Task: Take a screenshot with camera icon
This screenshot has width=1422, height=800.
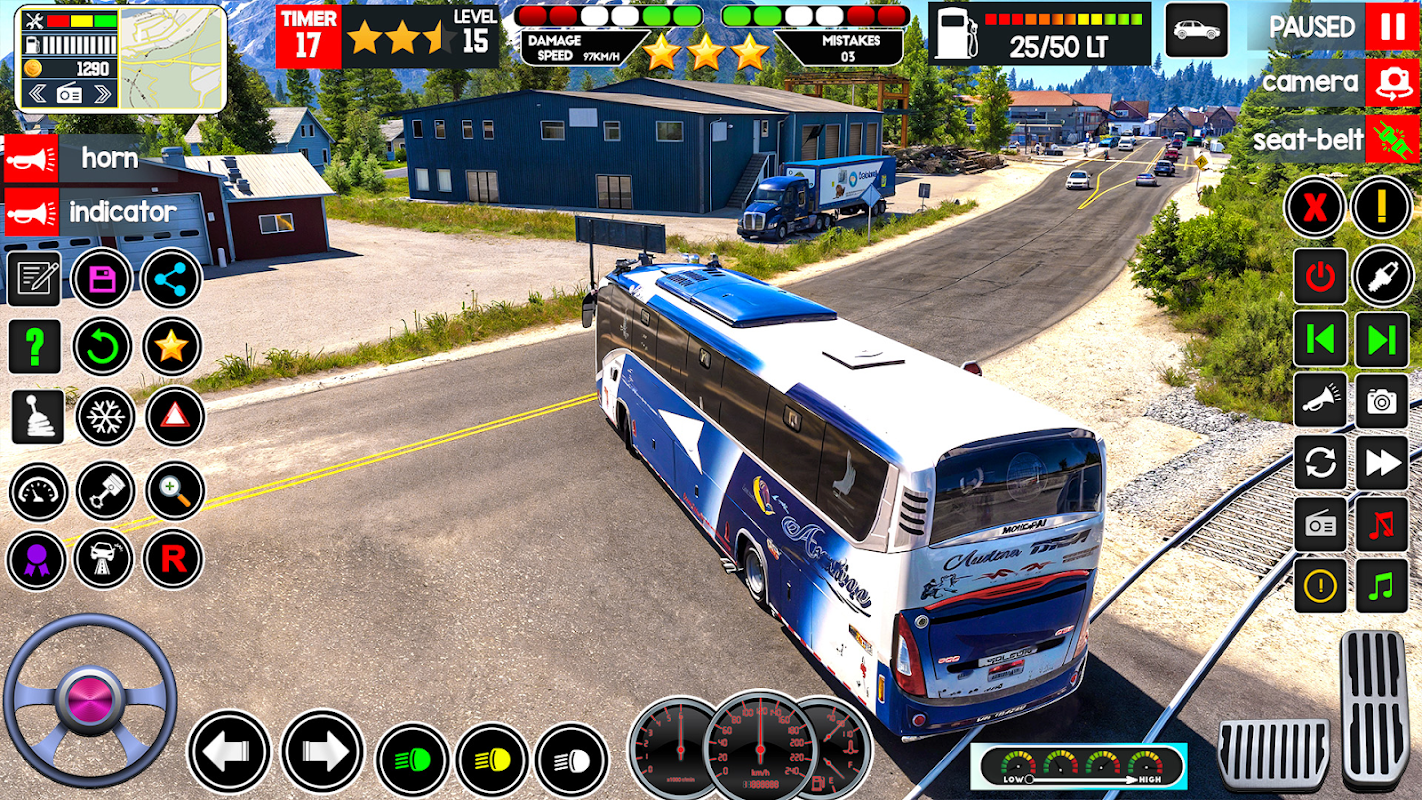Action: (x=1382, y=402)
